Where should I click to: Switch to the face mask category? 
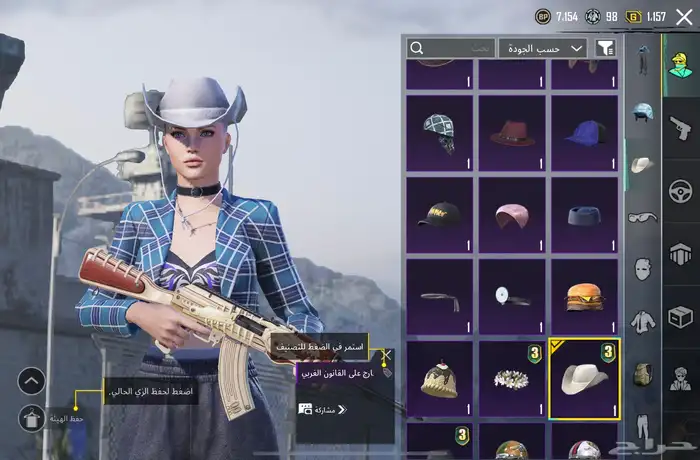(642, 268)
